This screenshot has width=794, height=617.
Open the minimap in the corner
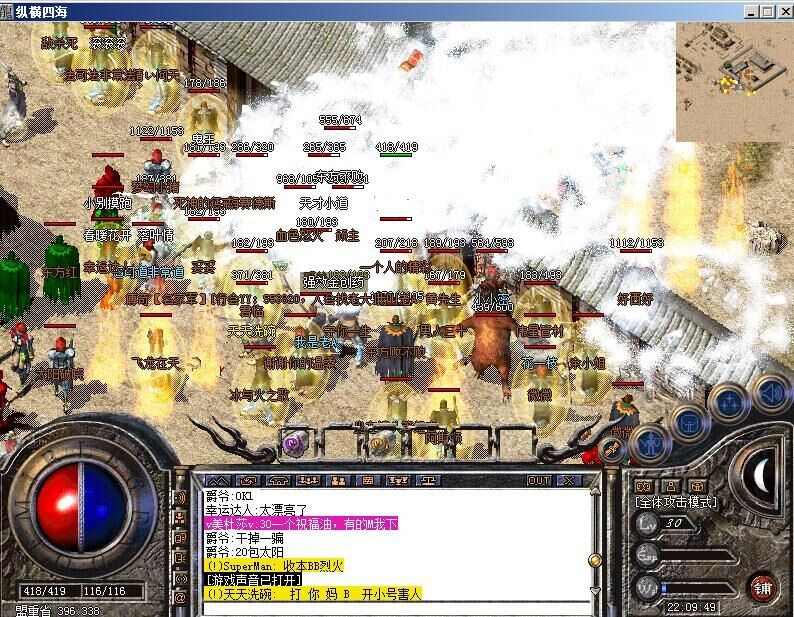(733, 82)
